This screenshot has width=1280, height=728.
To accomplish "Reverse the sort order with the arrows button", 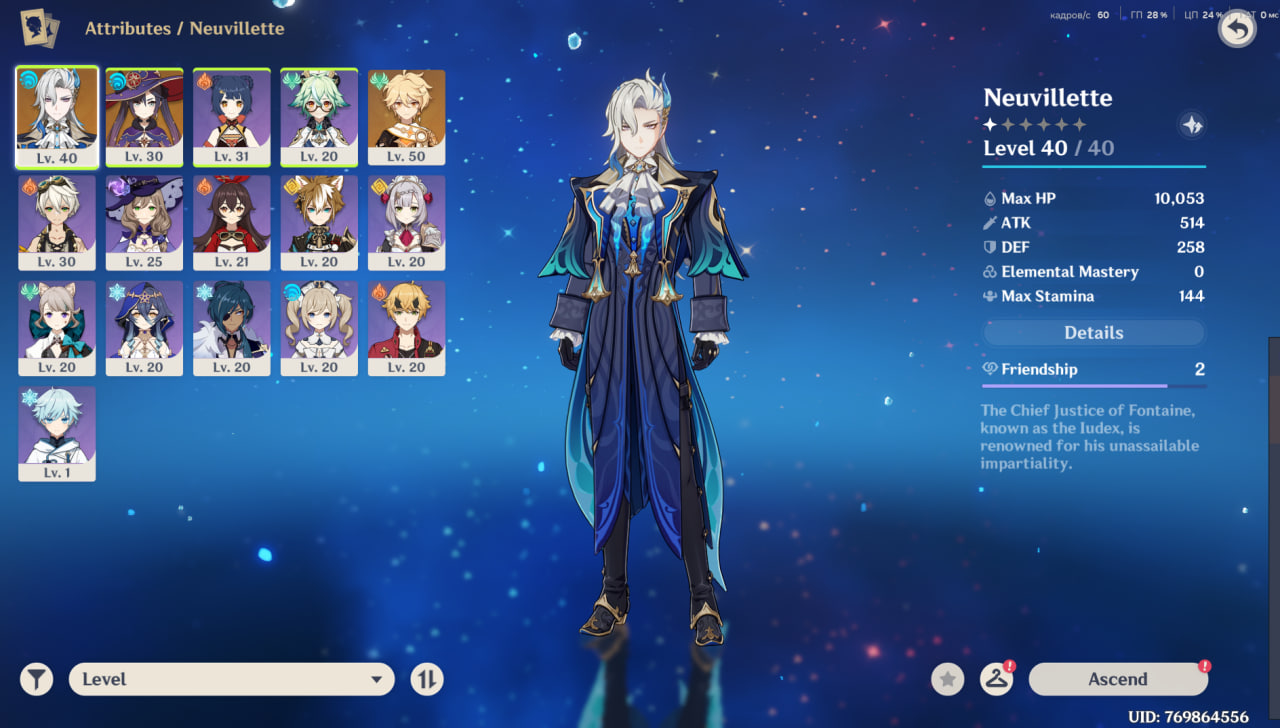I will click(427, 679).
